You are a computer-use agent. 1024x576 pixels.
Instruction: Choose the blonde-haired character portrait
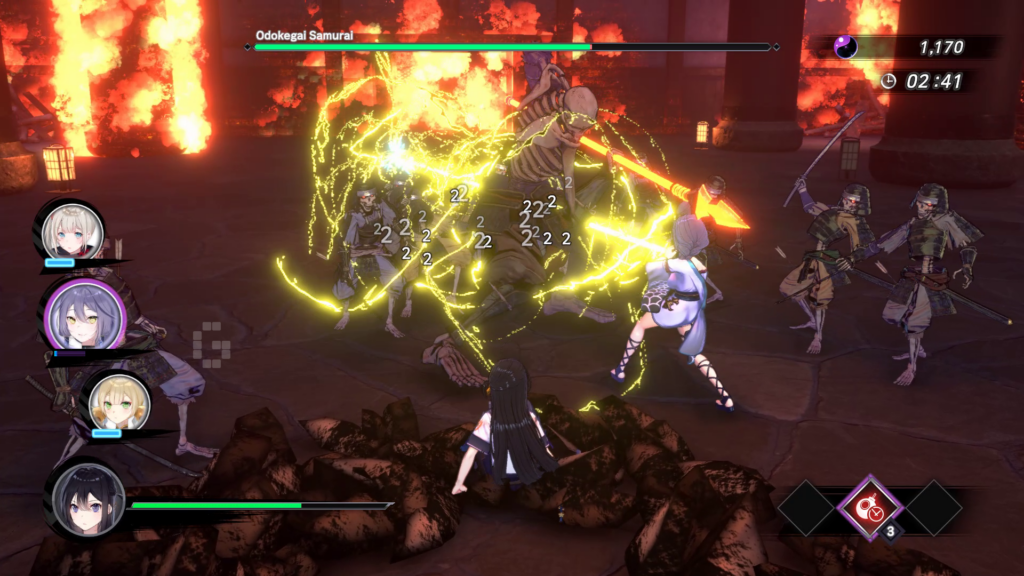pyautogui.click(x=118, y=403)
